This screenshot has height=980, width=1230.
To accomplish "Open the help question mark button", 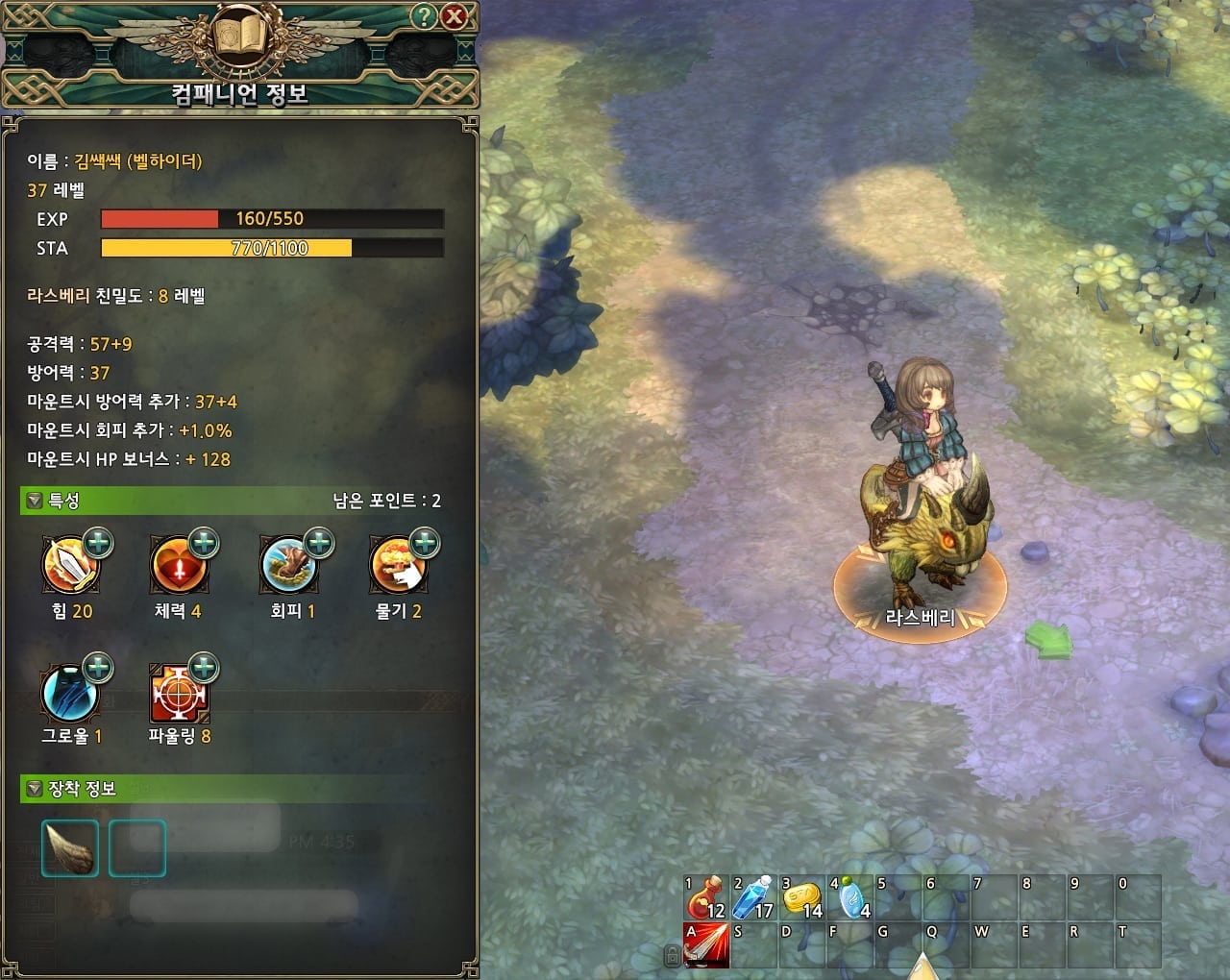I will coord(424,16).
